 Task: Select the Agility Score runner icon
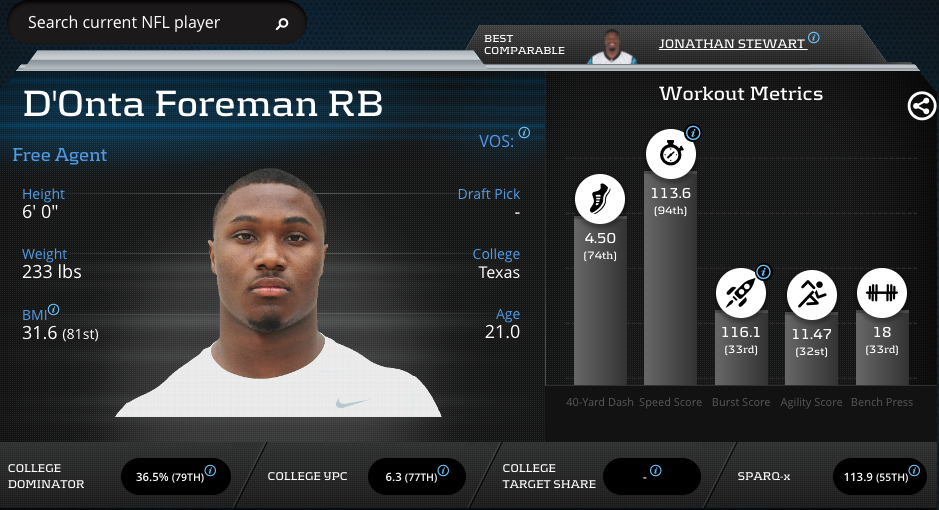[x=811, y=294]
